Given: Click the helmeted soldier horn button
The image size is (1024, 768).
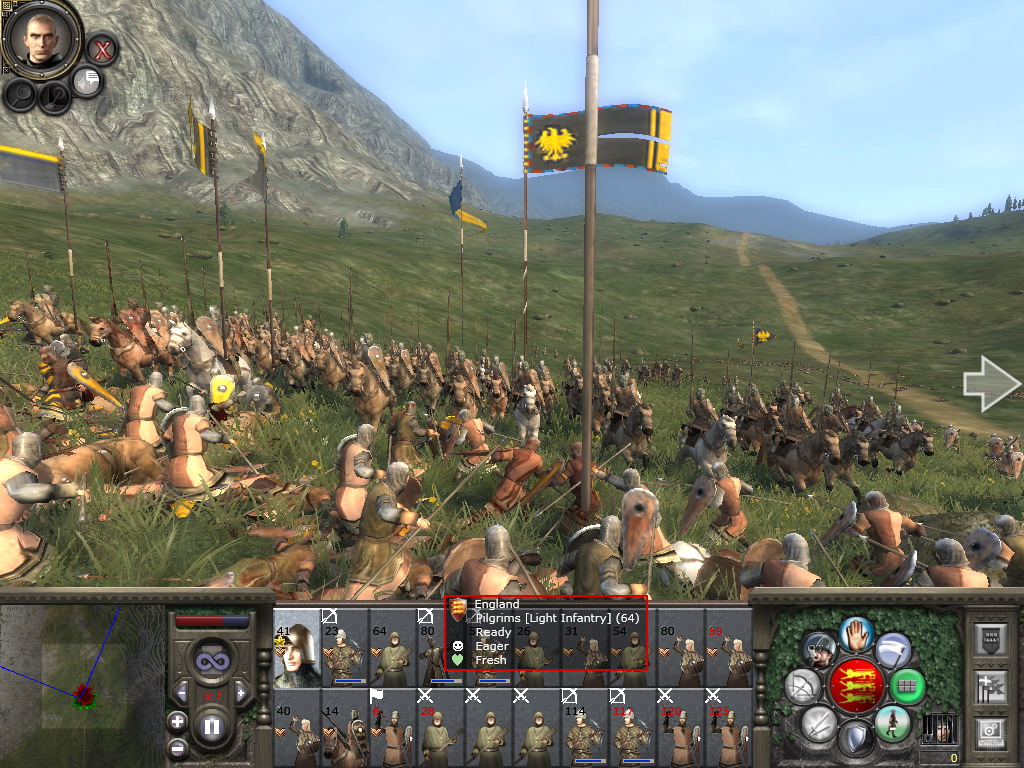Looking at the screenshot, I should tap(818, 650).
